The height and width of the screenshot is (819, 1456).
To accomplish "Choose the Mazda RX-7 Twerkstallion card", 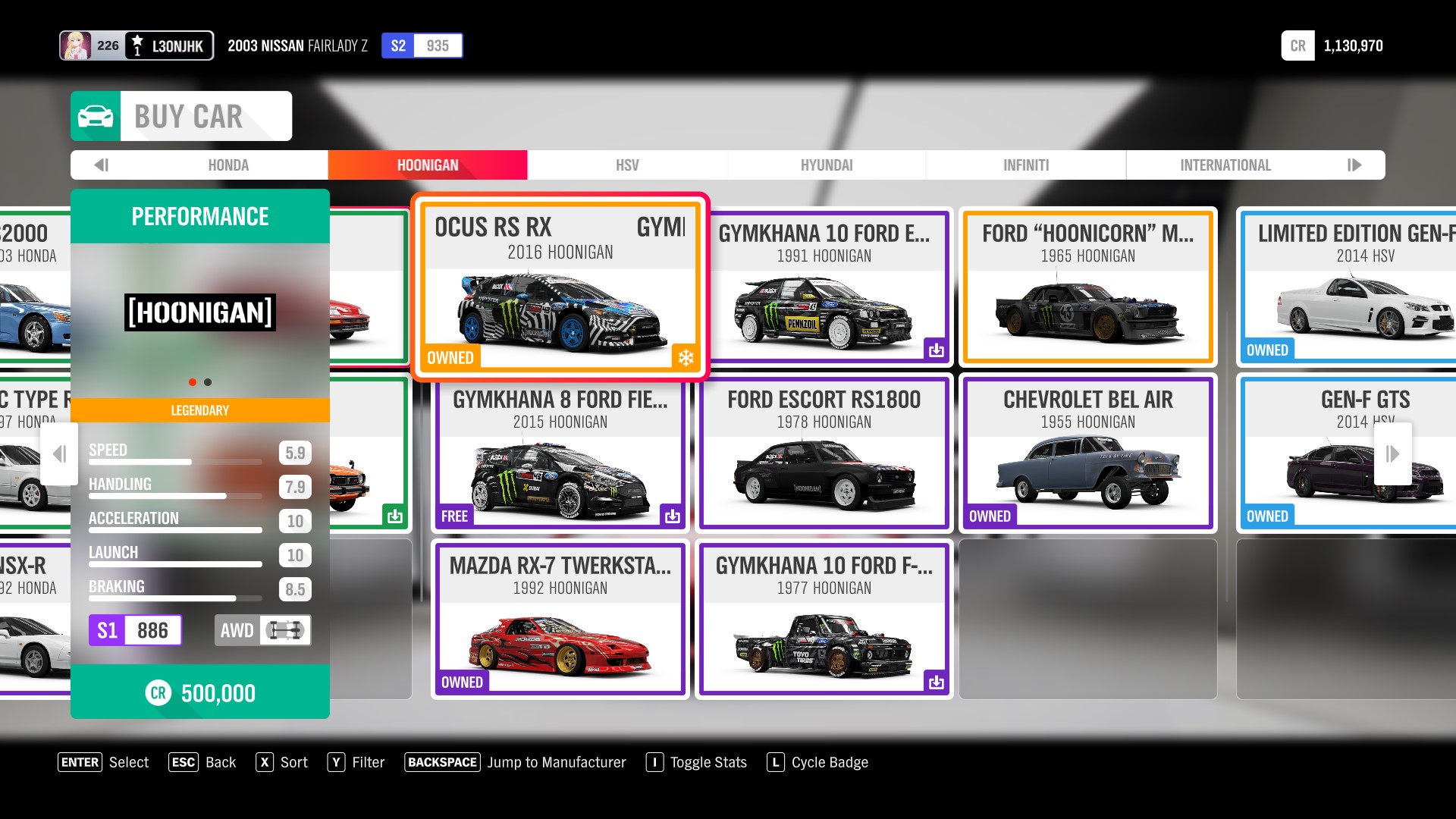I will click(560, 619).
